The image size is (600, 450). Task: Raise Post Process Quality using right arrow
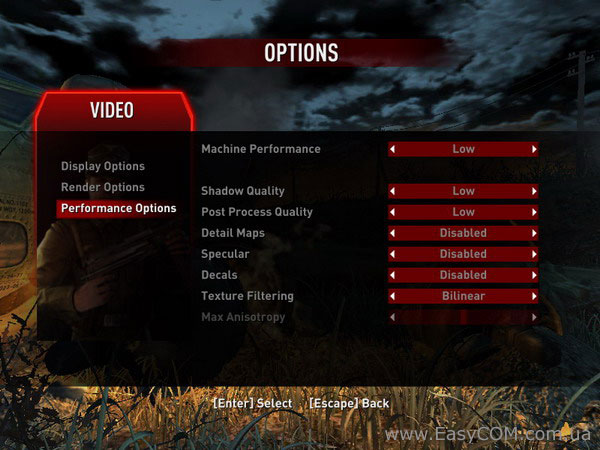click(x=534, y=212)
